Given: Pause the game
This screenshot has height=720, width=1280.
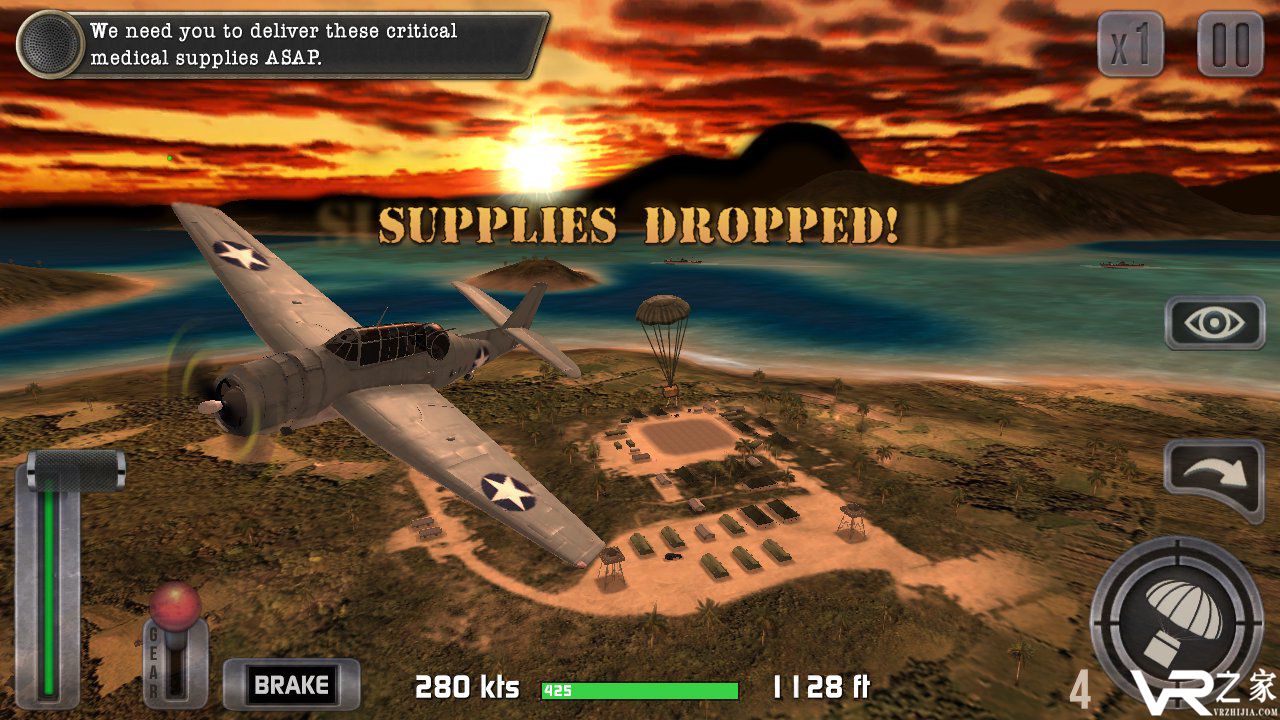Looking at the screenshot, I should [1230, 44].
